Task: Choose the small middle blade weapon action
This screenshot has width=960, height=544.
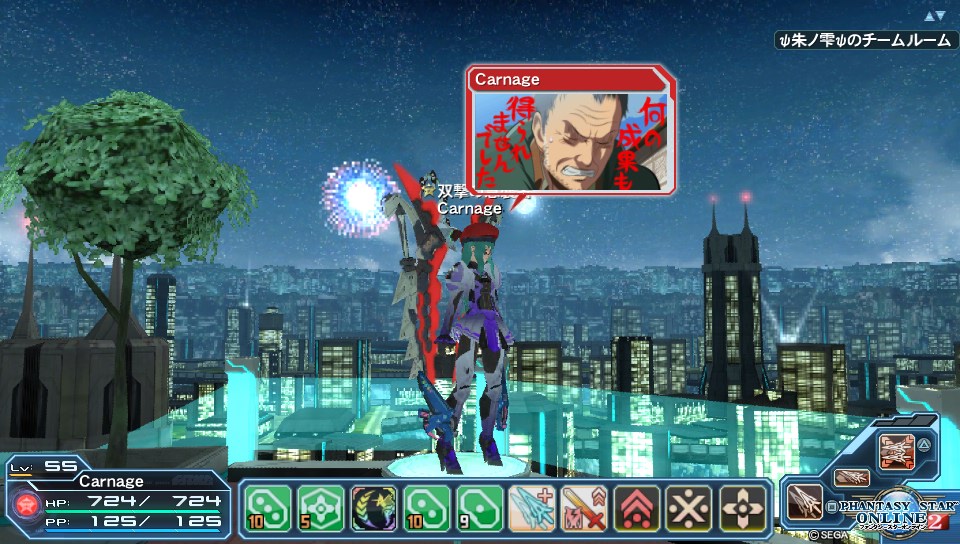Action: pos(851,478)
